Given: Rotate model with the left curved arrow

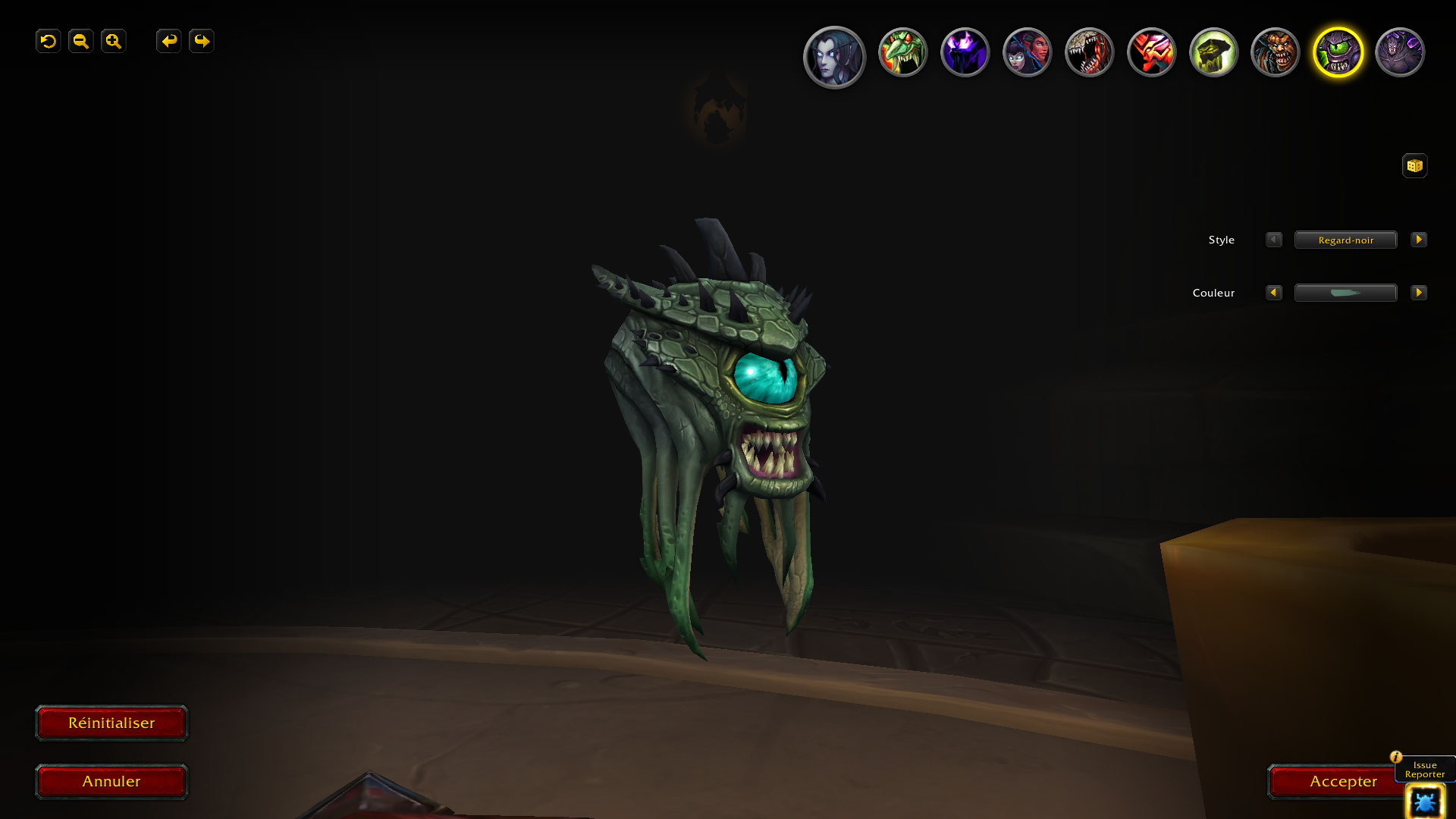Looking at the screenshot, I should (x=168, y=41).
